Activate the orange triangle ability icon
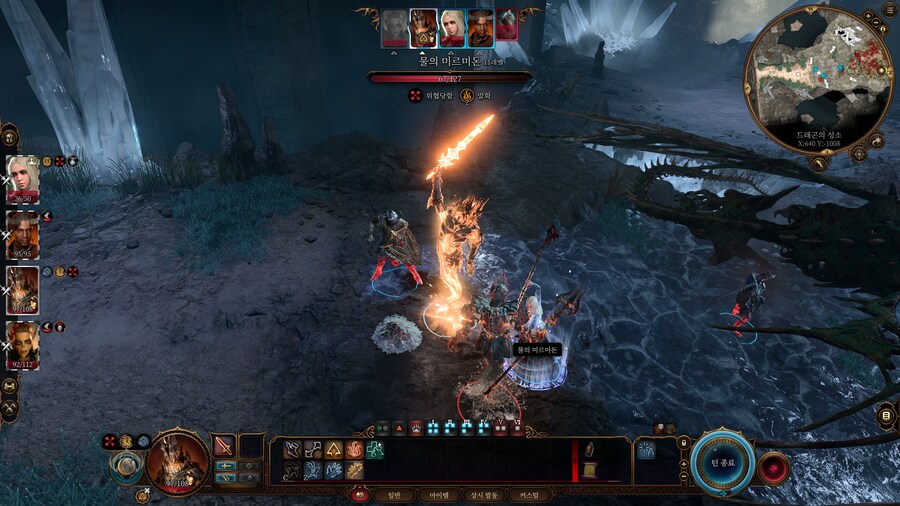This screenshot has width=900, height=506. (334, 449)
